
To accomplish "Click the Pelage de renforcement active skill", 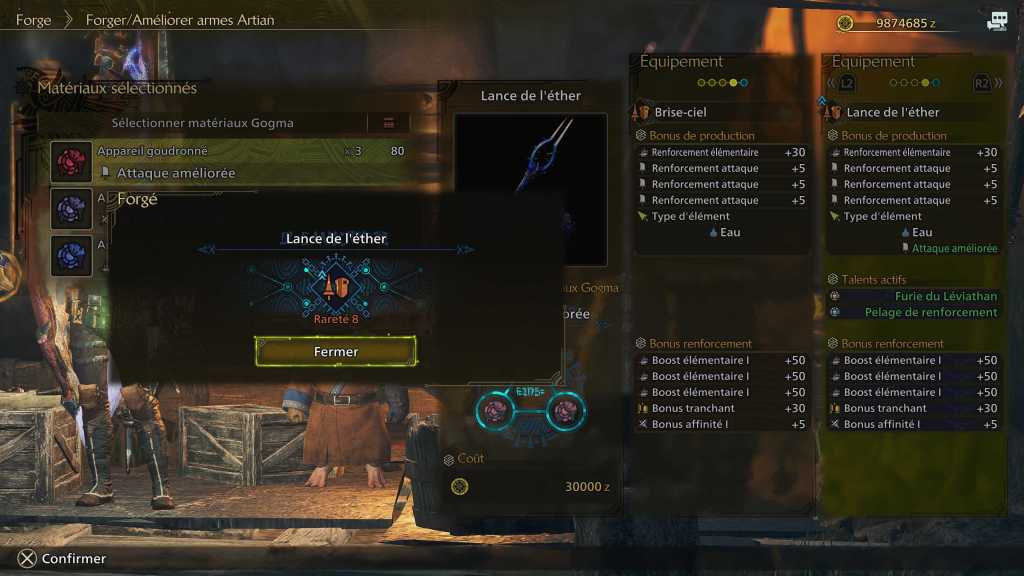I will click(930, 312).
